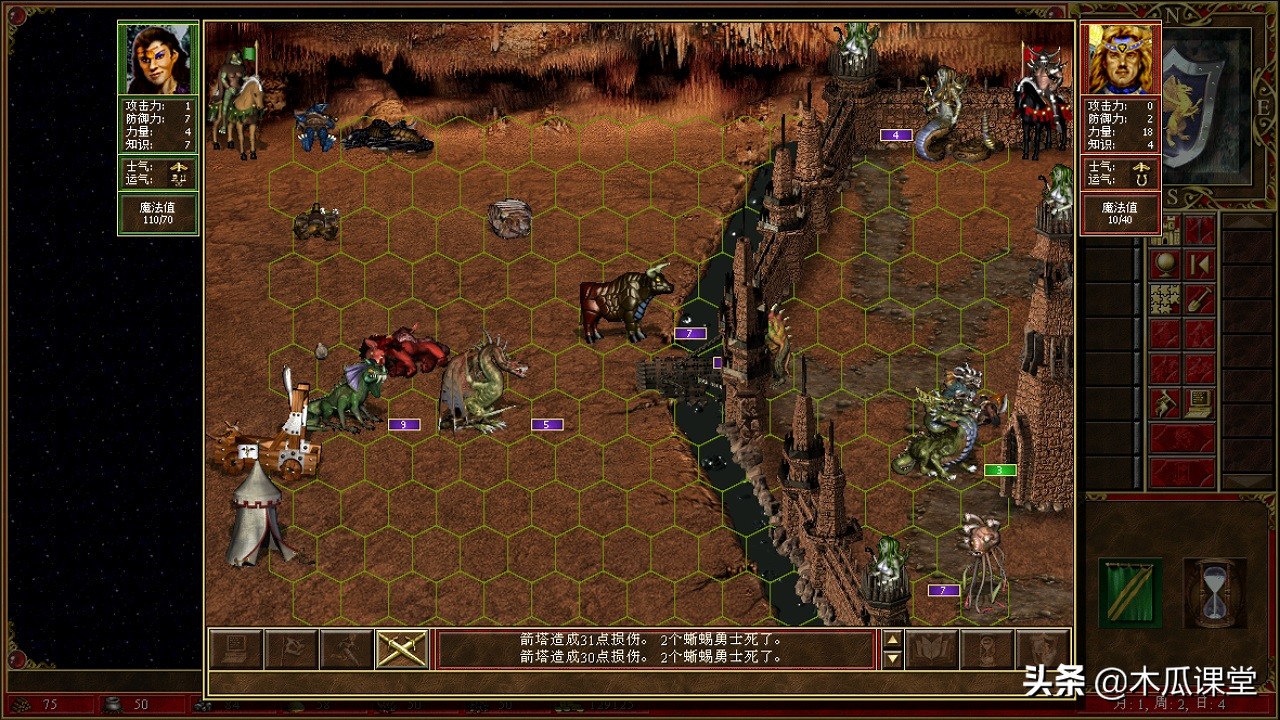Image resolution: width=1280 pixels, height=720 pixels.
Task: Select the attacking hero's portrait
Action: [158, 59]
